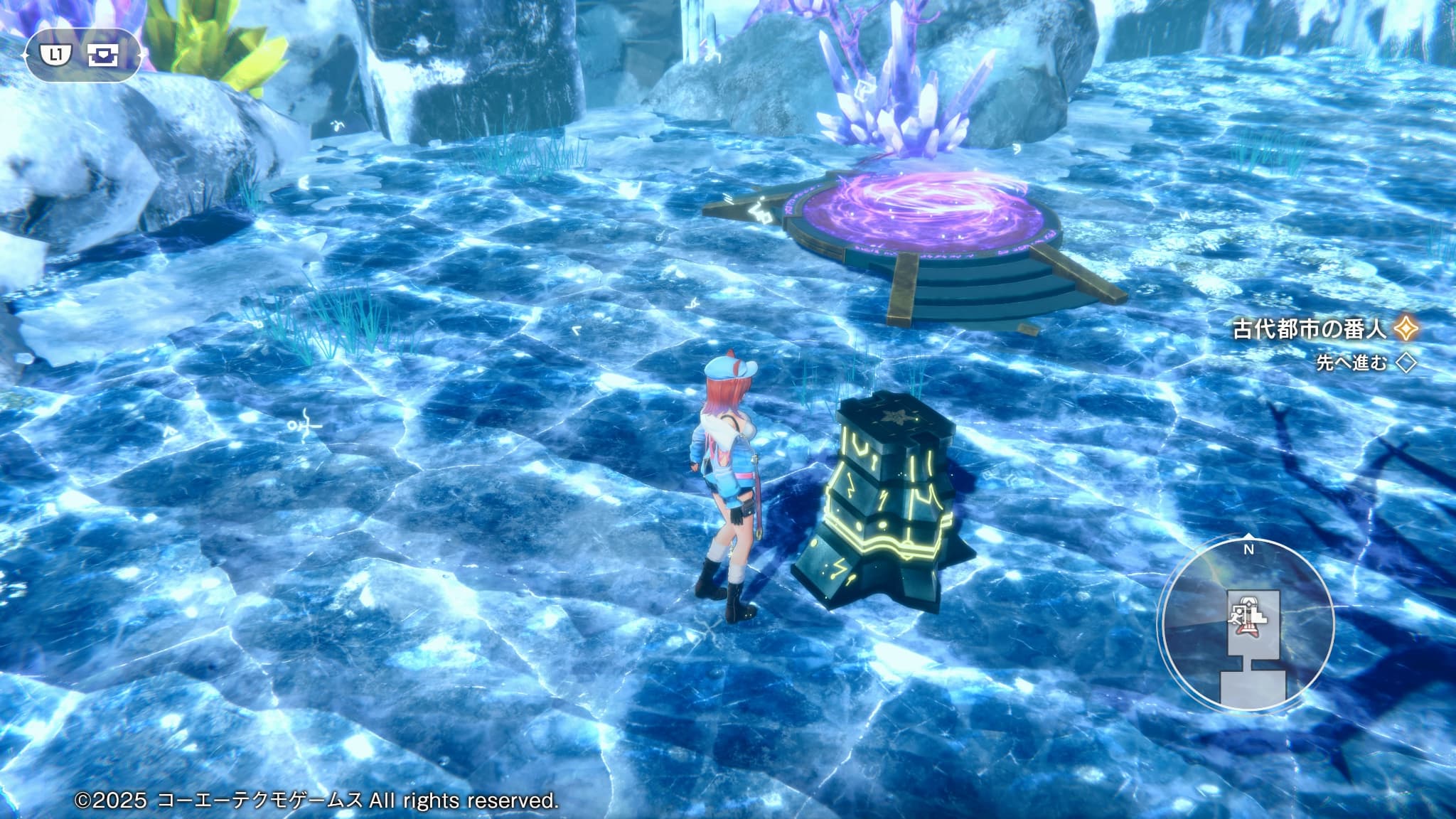Open the circular minimap
This screenshot has height=819, width=1456.
(x=1248, y=624)
